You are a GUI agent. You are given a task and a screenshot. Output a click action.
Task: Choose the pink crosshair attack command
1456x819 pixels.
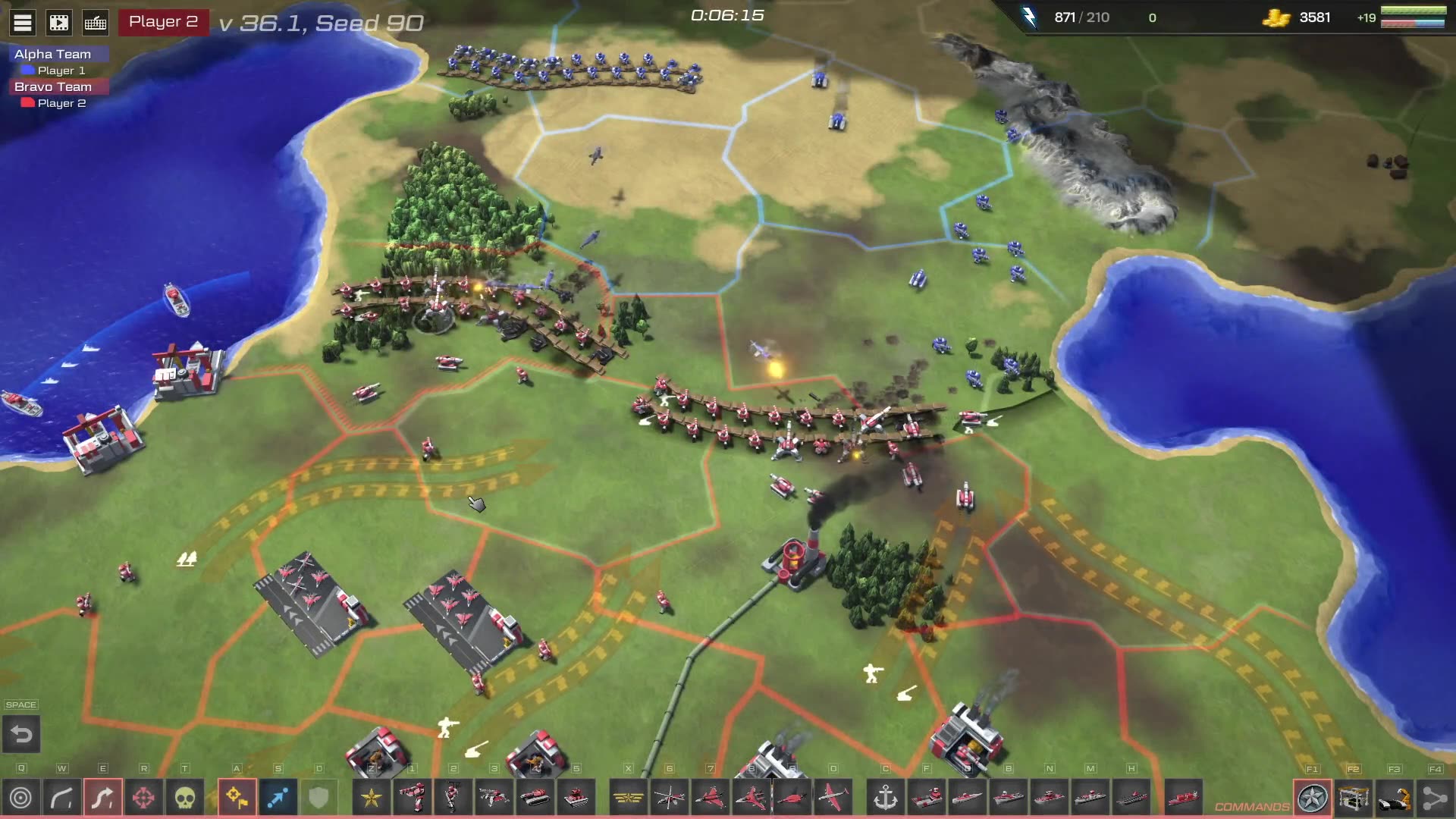coord(143,798)
